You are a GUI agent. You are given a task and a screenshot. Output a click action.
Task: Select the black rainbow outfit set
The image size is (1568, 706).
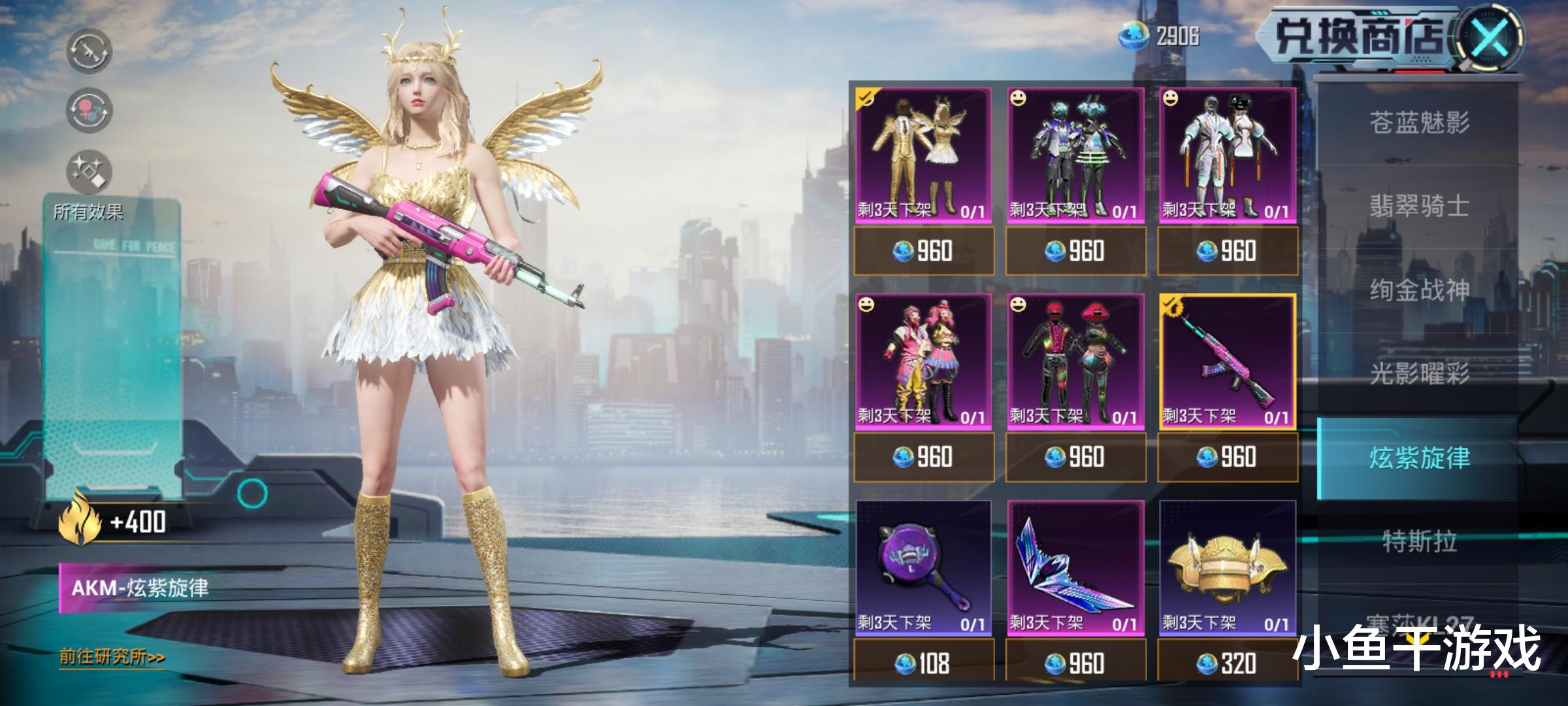tap(1075, 361)
